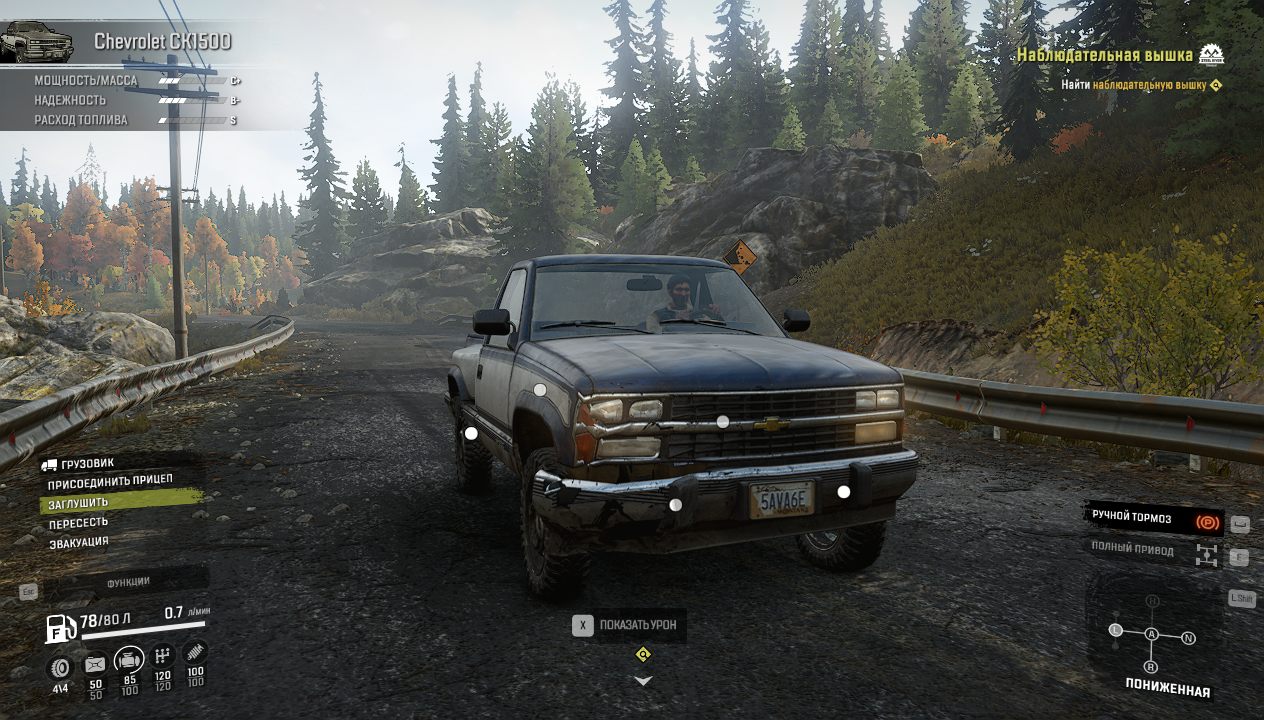This screenshot has width=1264, height=720.
Task: Choose Эвакуация from the truck menu
Action: tap(79, 543)
